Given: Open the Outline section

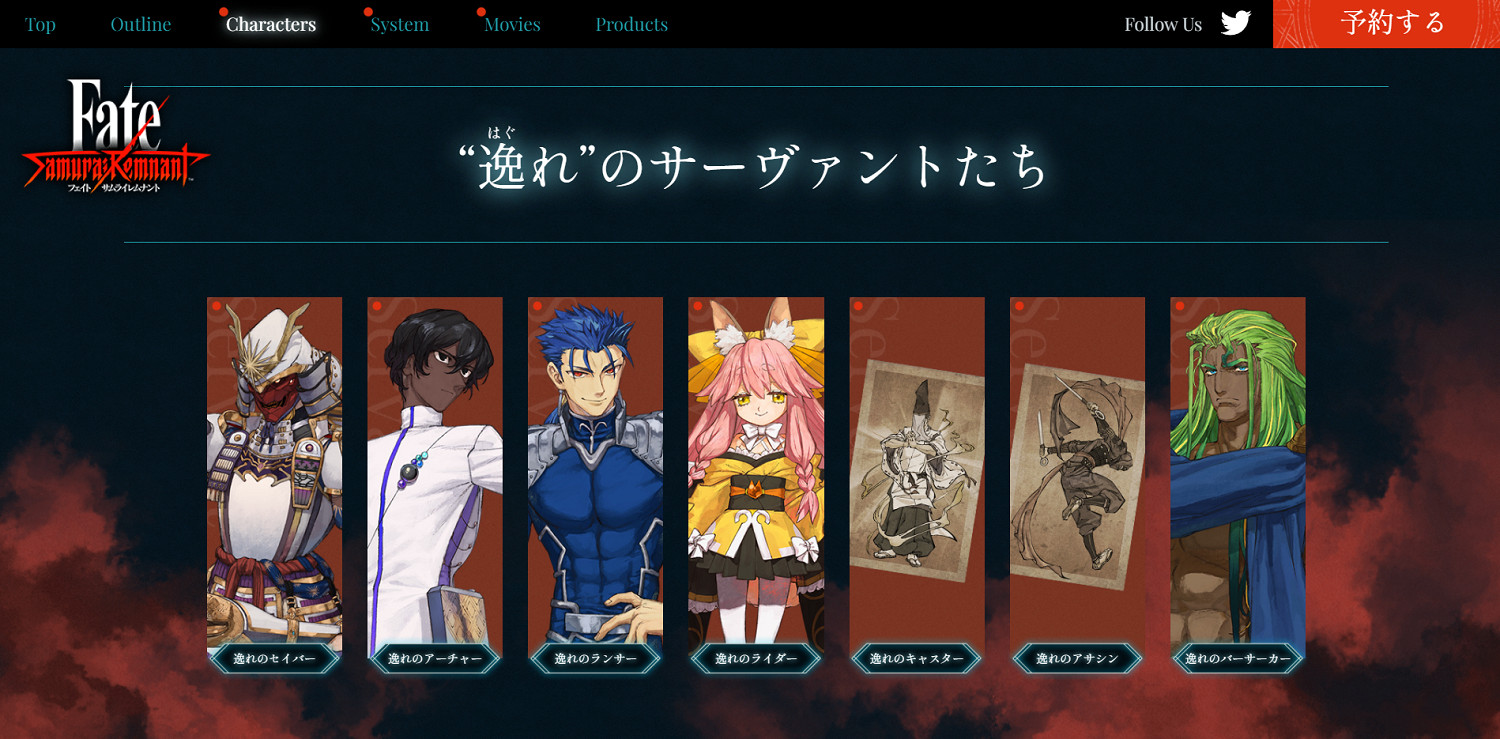Looking at the screenshot, I should 140,24.
